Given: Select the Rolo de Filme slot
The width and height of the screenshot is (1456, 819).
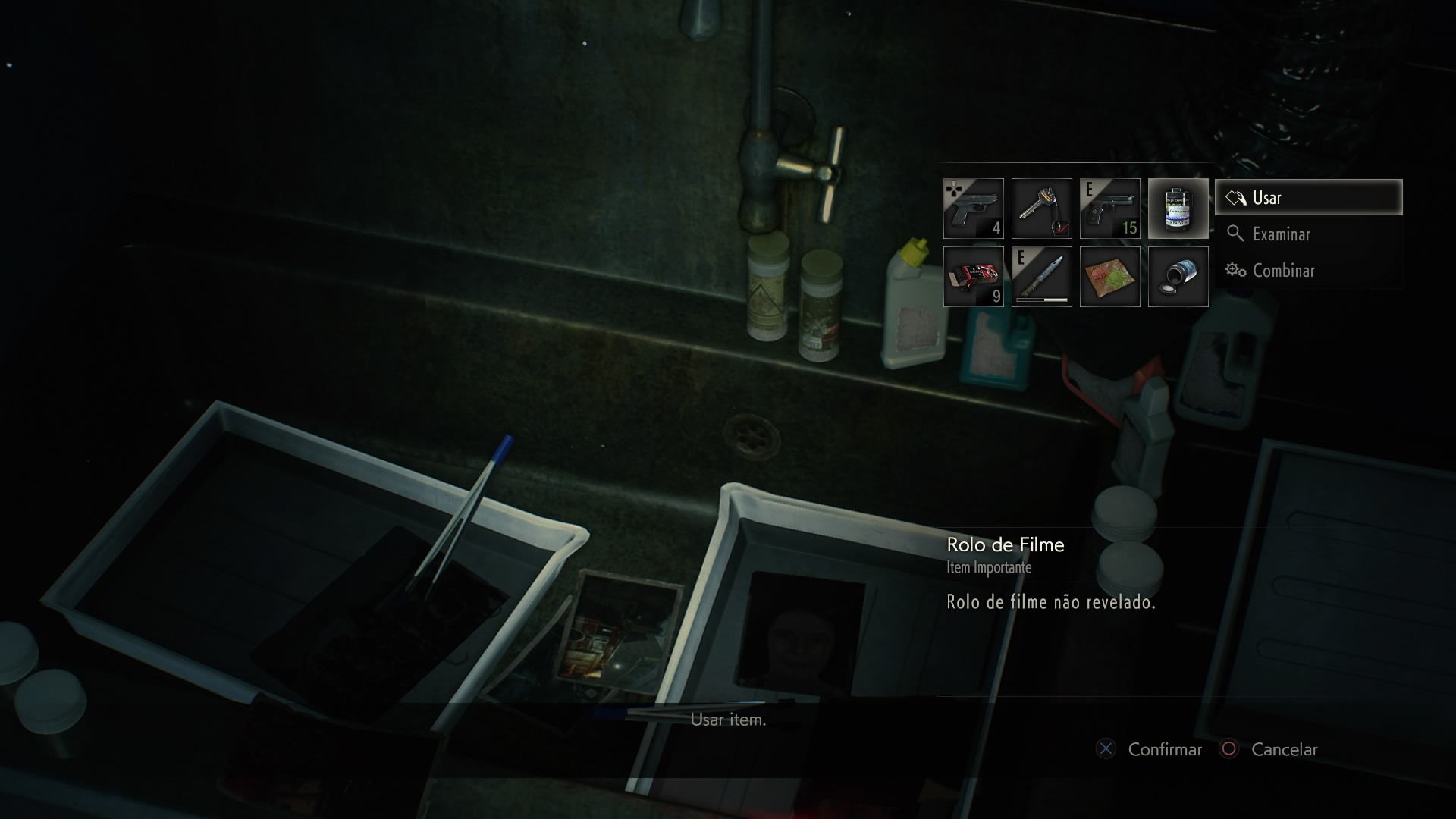Looking at the screenshot, I should click(x=1178, y=209).
